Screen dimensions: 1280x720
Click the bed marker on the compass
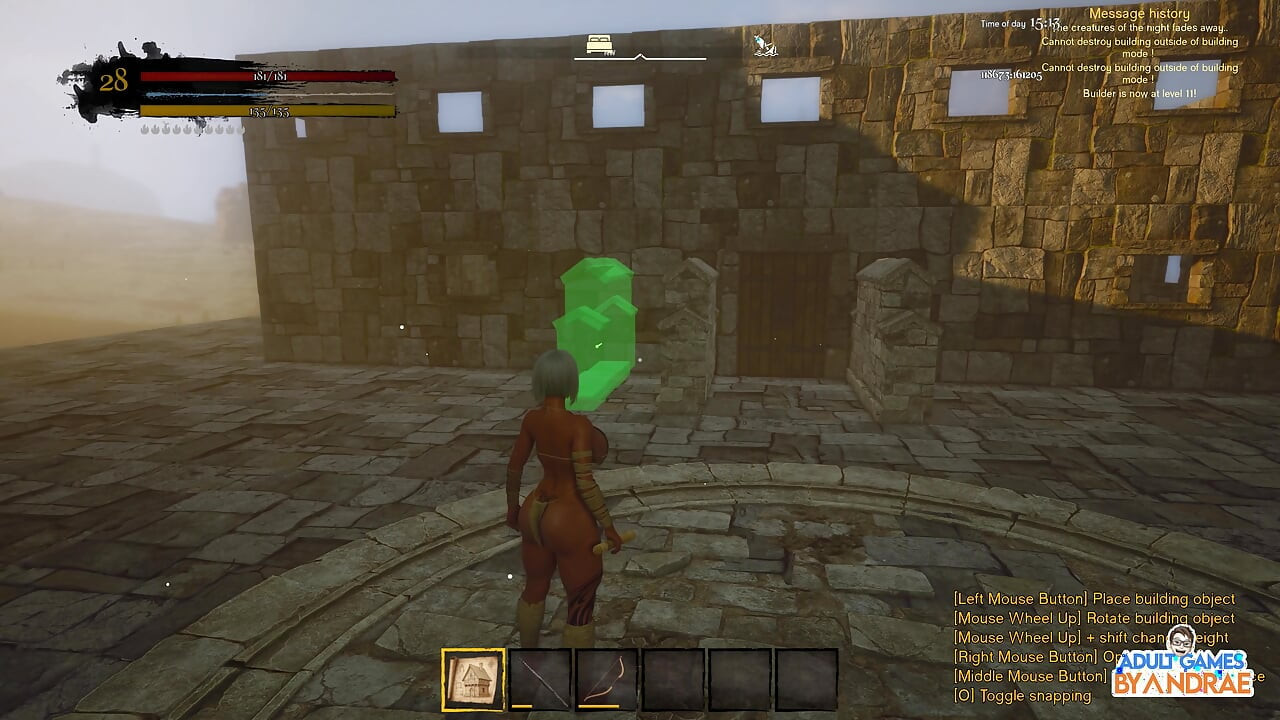tap(600, 44)
